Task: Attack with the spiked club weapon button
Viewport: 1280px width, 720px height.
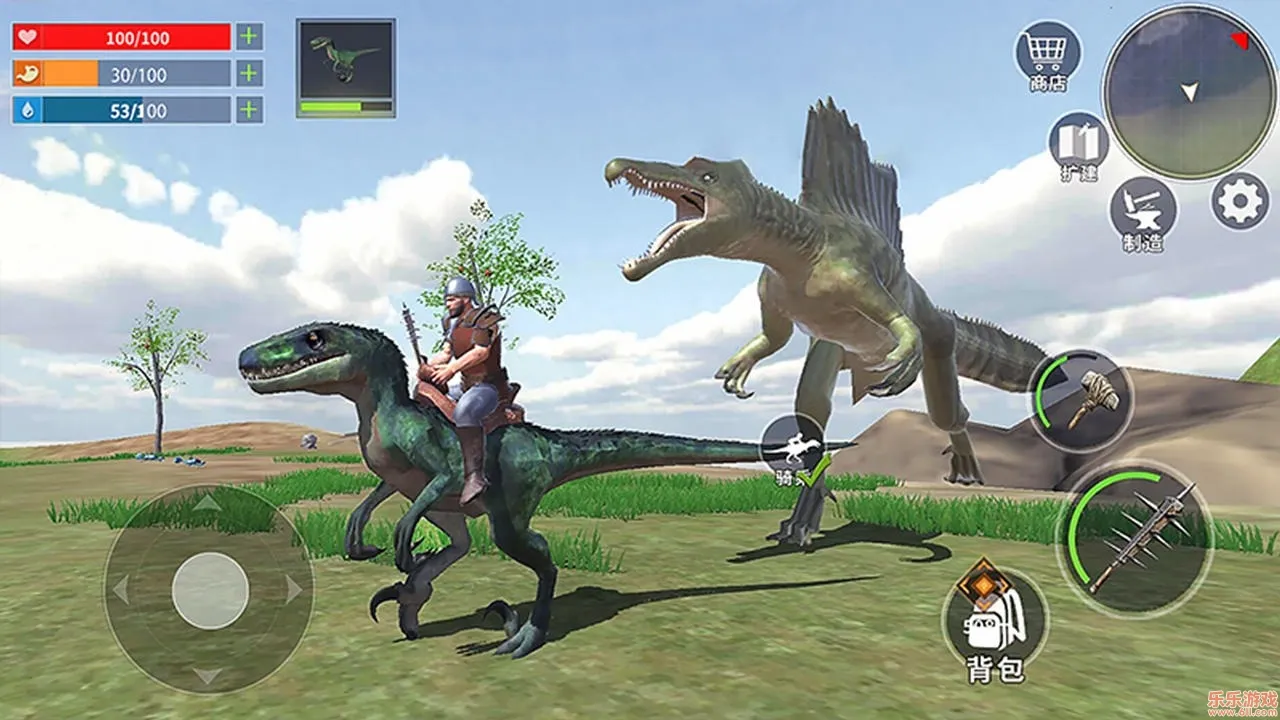Action: click(1135, 538)
